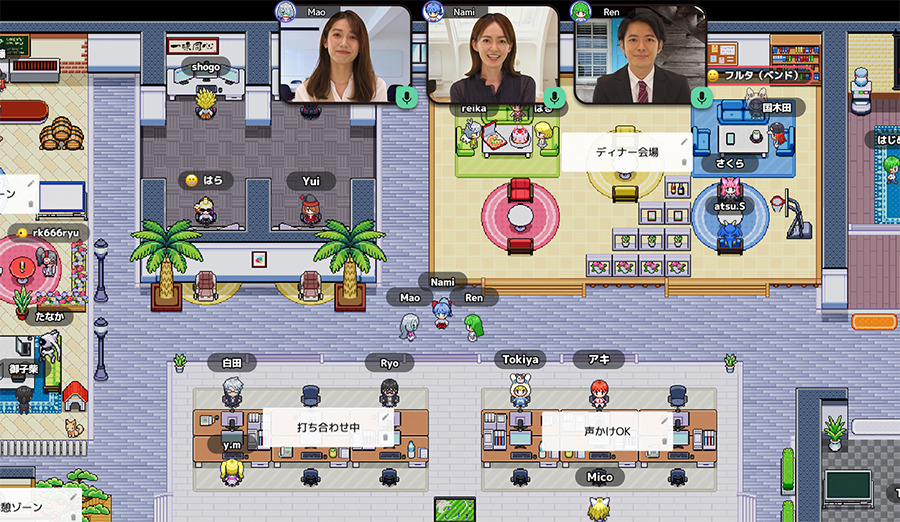Select the 声かけOK status label
Screen dimensions: 900x522
pyautogui.click(x=608, y=430)
